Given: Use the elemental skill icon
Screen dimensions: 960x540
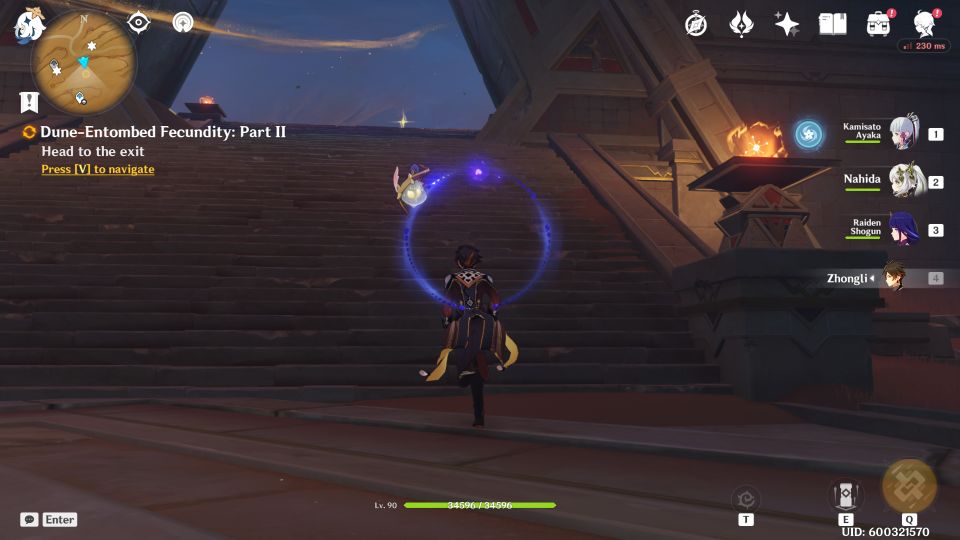Looking at the screenshot, I should coord(845,495).
